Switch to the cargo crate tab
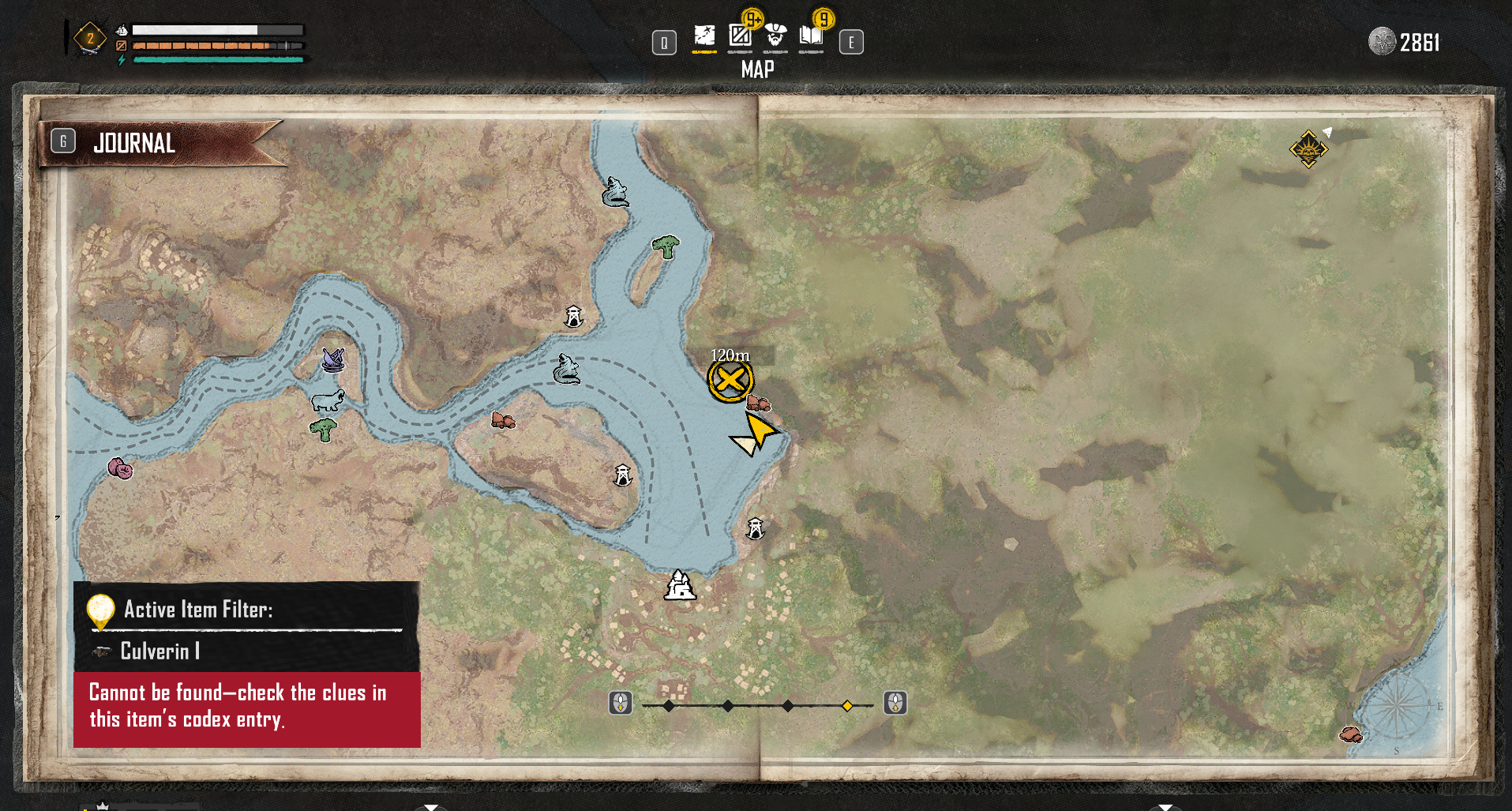 coord(740,36)
